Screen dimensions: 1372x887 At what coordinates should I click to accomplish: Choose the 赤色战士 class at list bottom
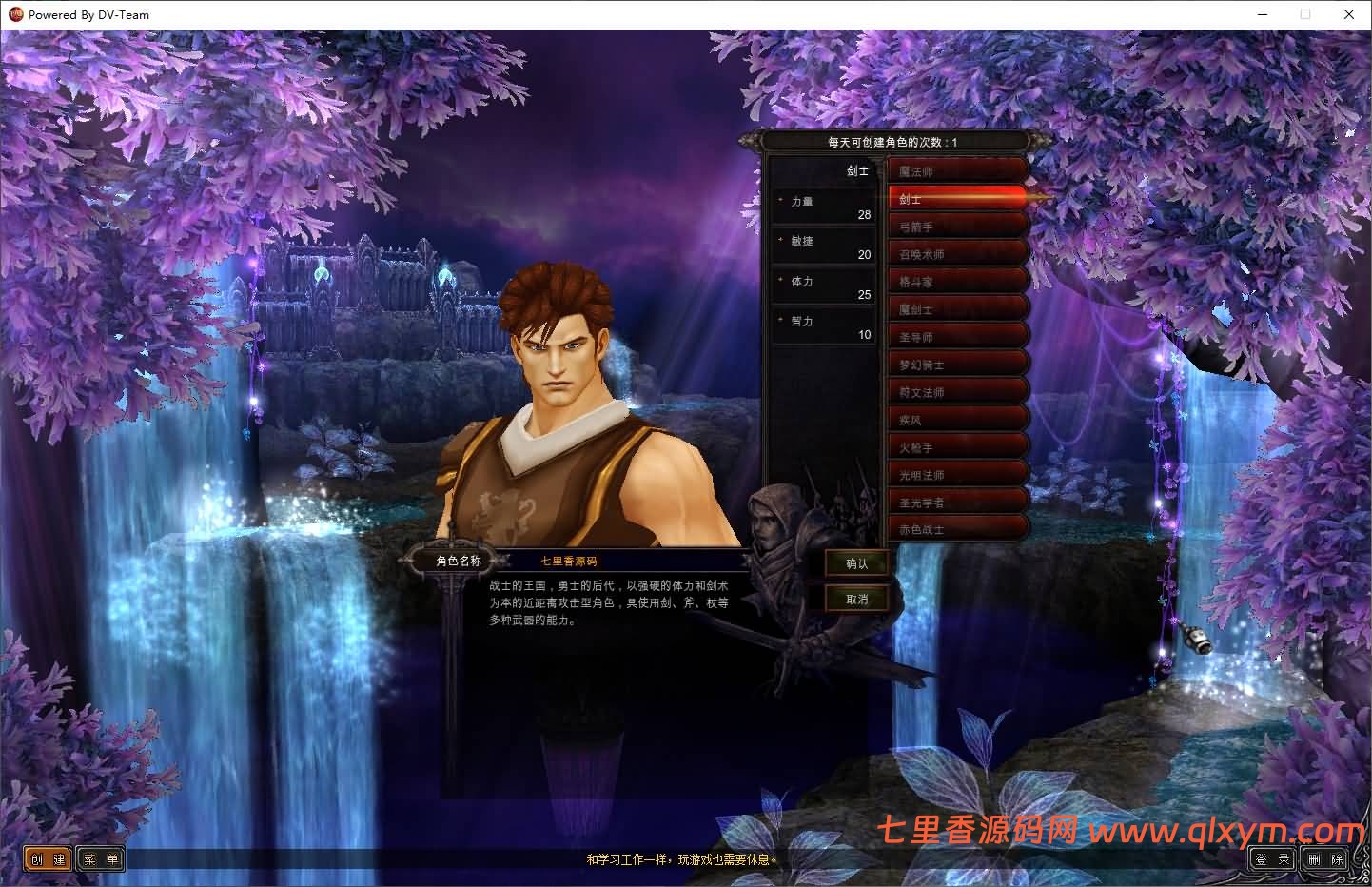pos(956,528)
